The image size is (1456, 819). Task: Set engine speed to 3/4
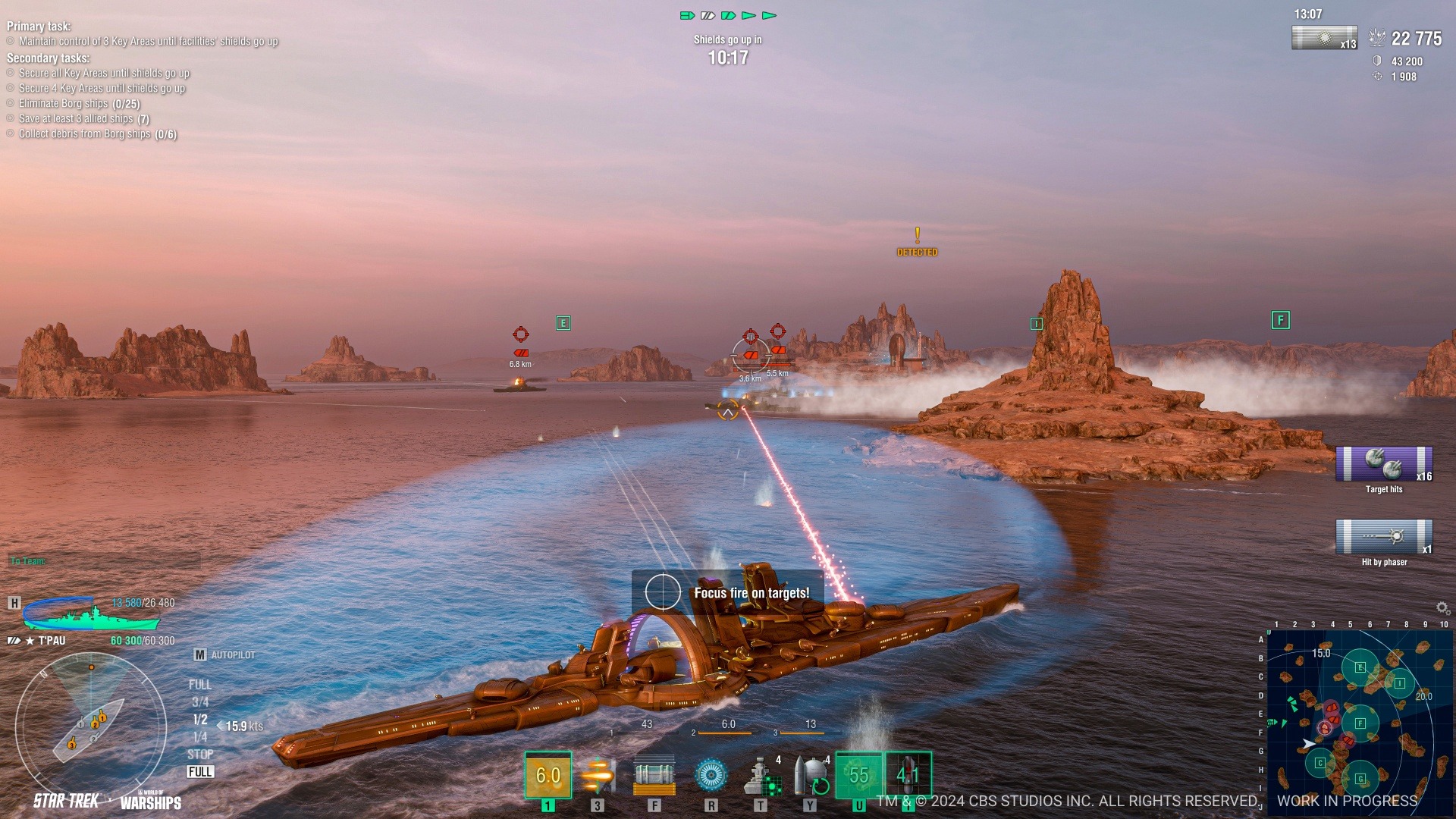[200, 702]
